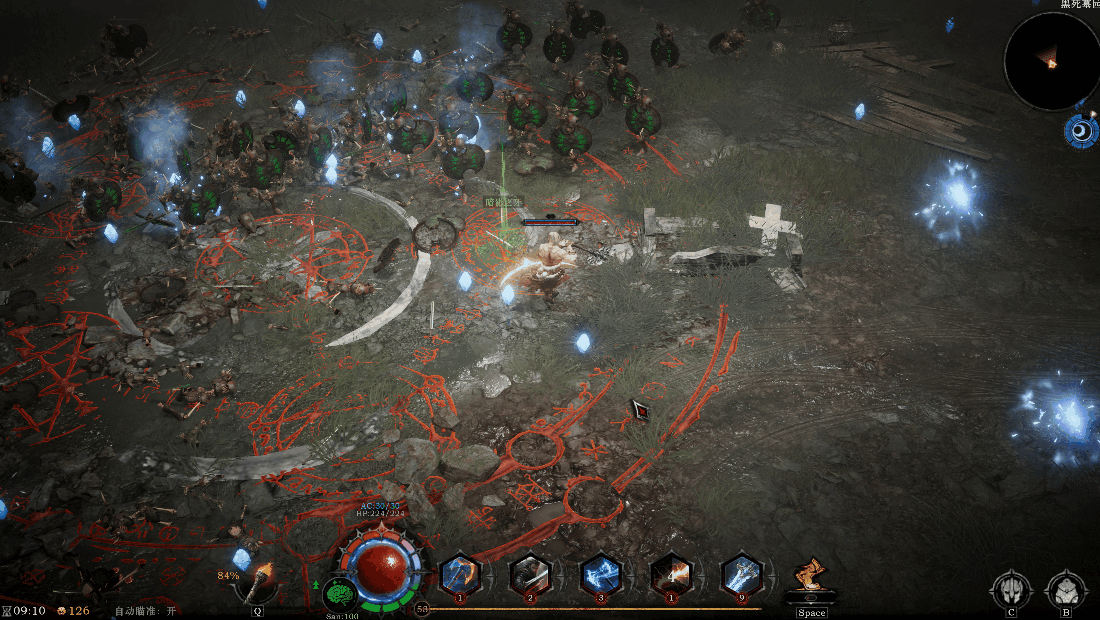Open the helmet character menu
1100x620 pixels.
tap(1011, 589)
